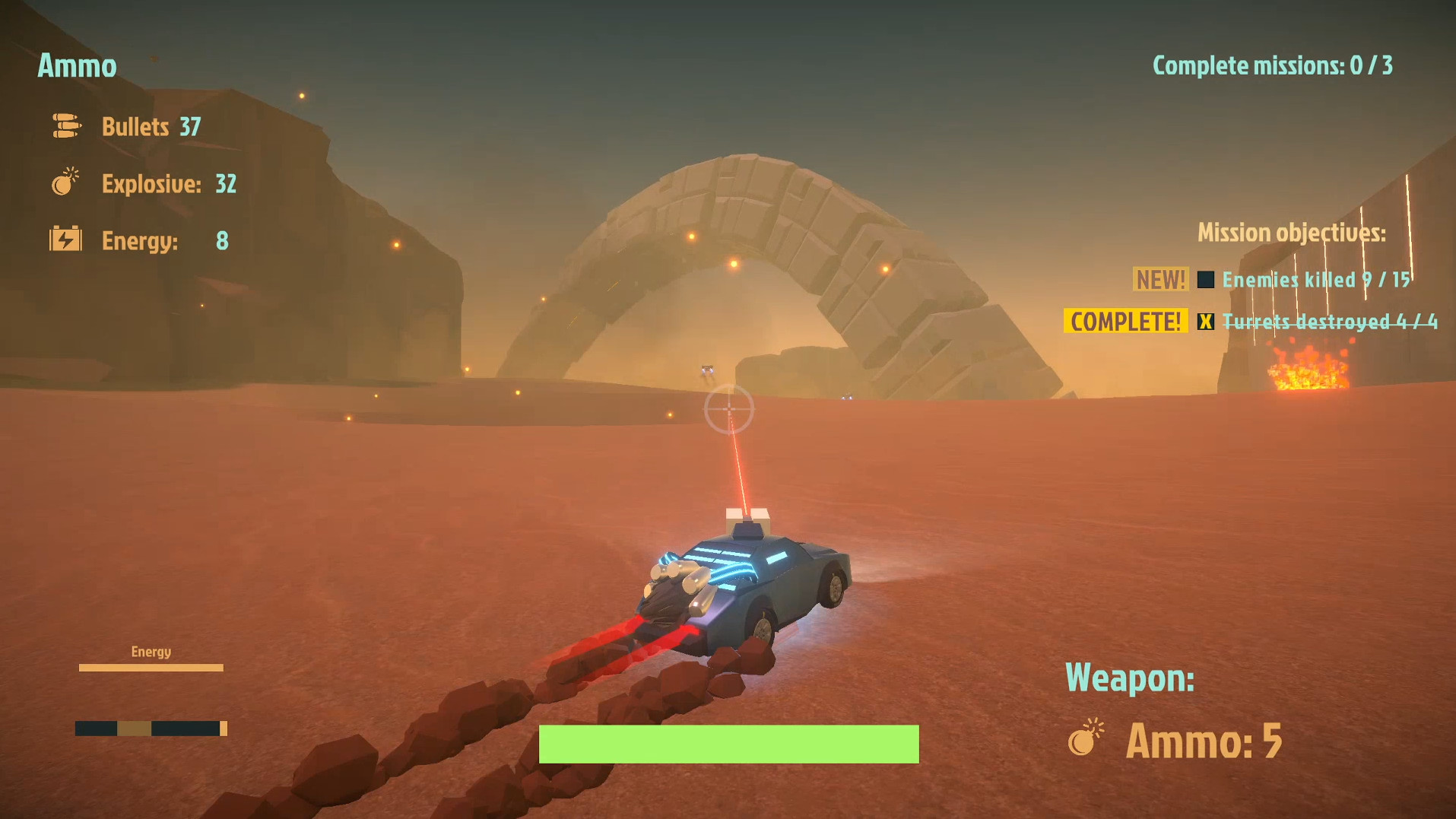Expand the Weapon section
Image resolution: width=1456 pixels, height=819 pixels.
pos(1131,679)
